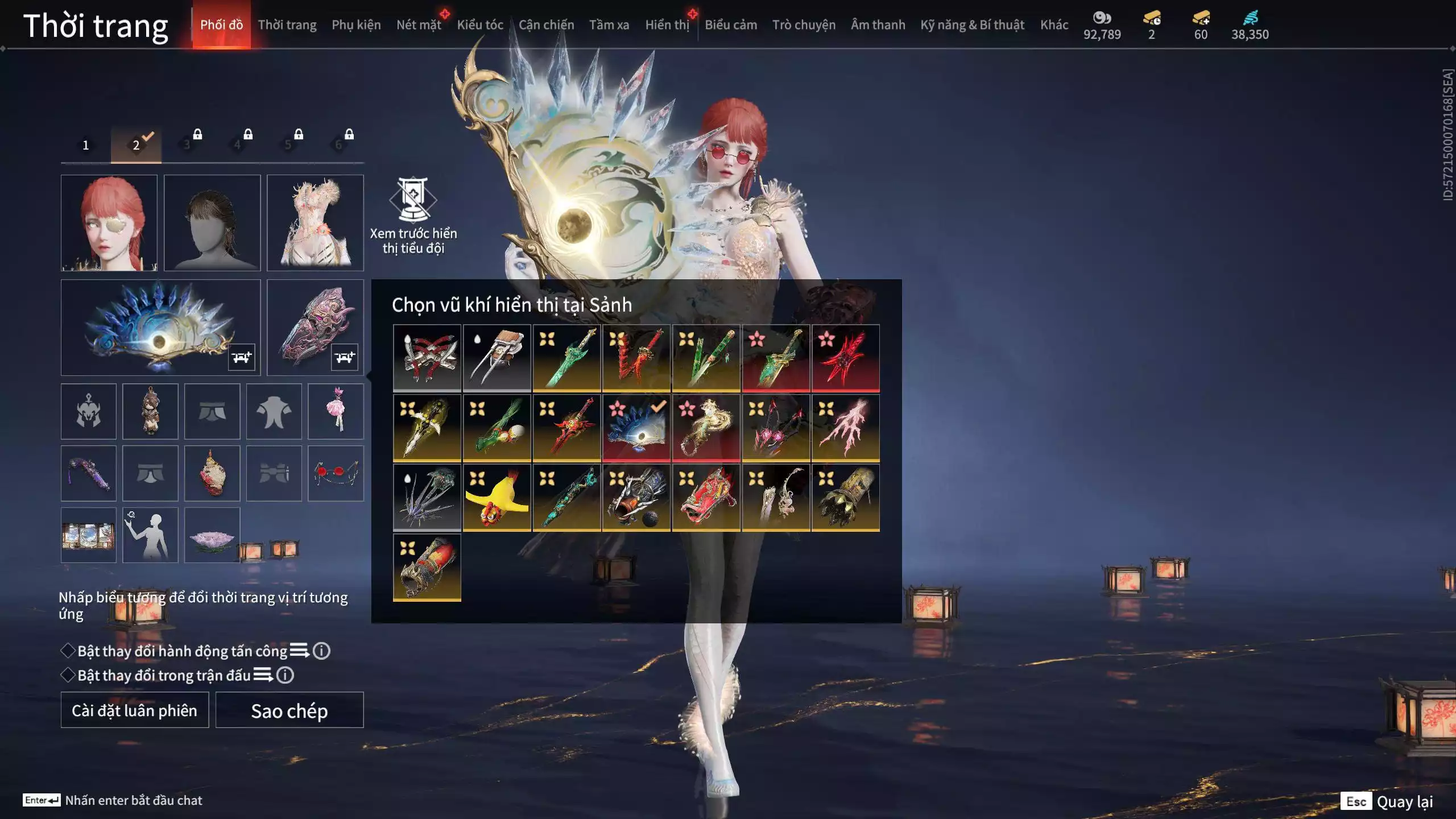This screenshot has width=1456, height=819.
Task: Open Cài đặt luân phiên settings
Action: click(135, 710)
